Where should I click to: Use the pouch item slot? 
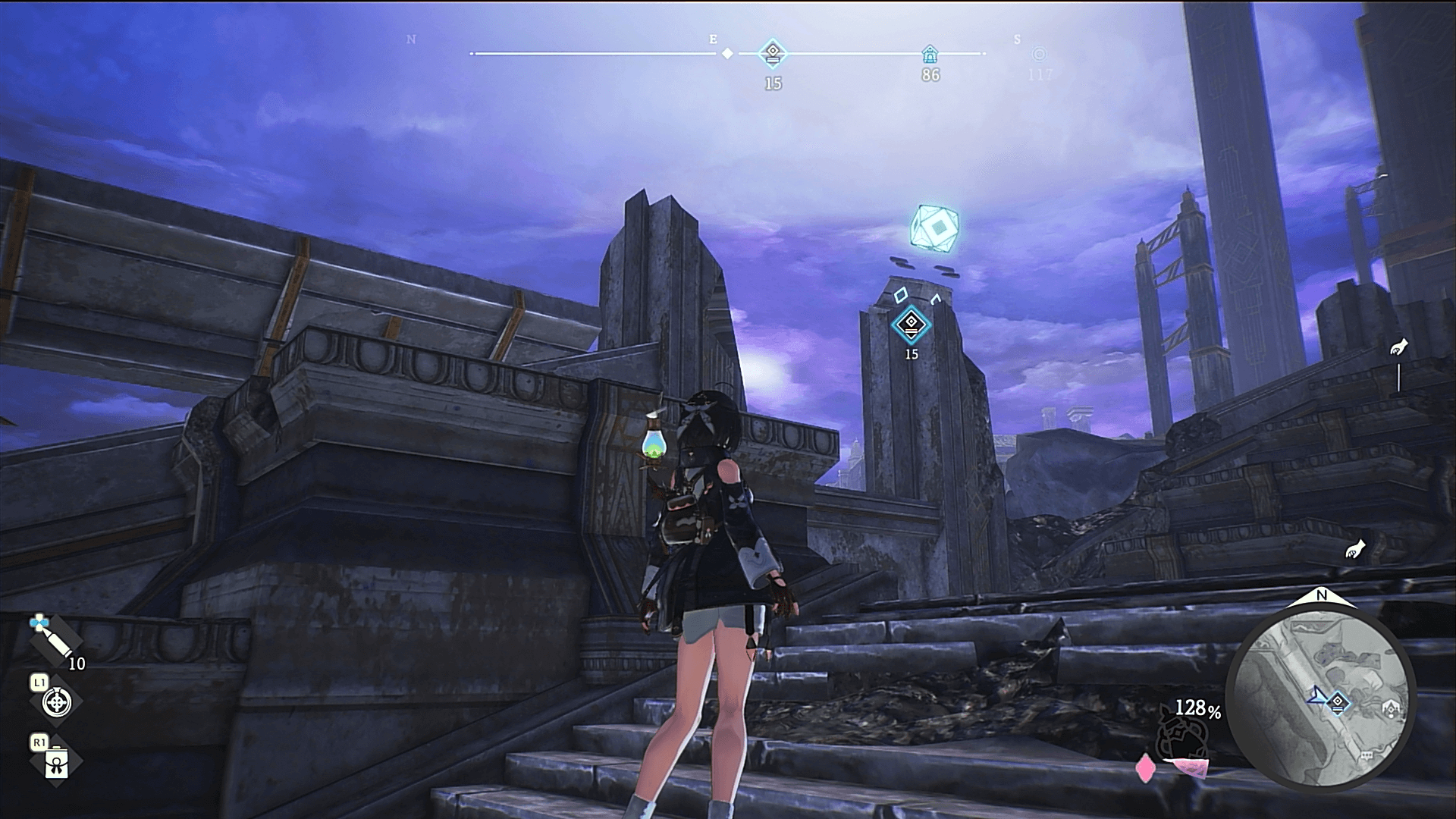(56, 764)
